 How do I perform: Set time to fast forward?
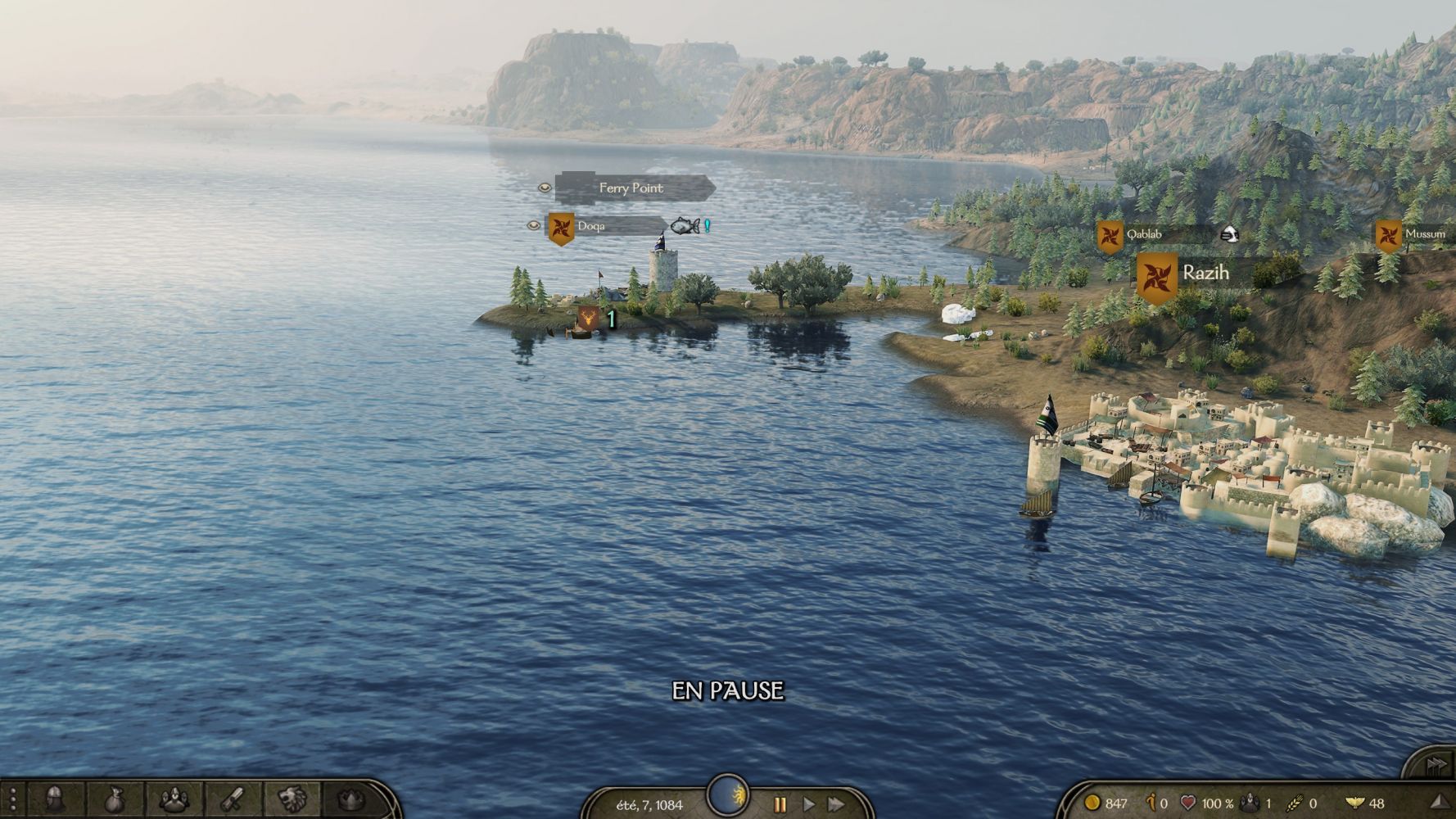(x=836, y=804)
